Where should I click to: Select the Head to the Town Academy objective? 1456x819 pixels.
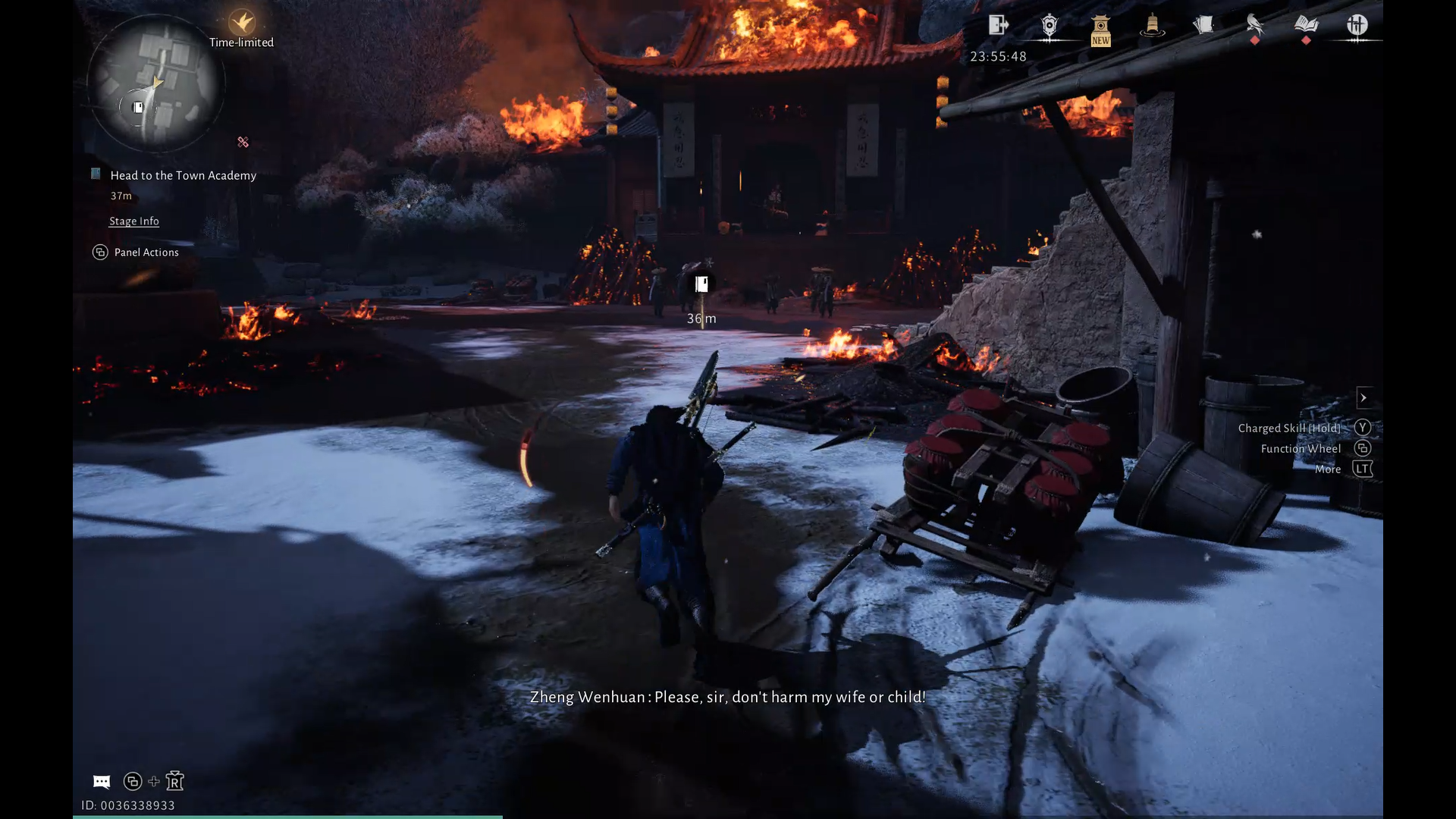coord(183,175)
